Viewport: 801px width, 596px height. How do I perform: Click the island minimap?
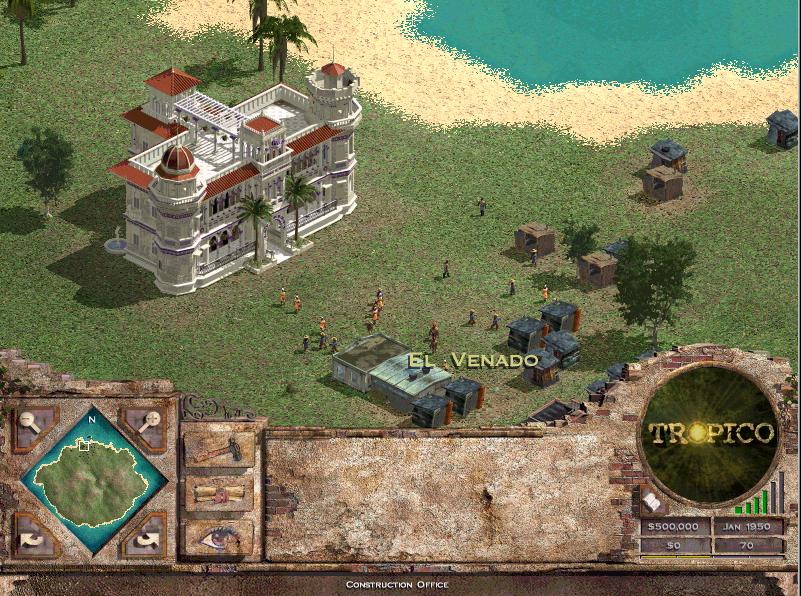point(92,480)
